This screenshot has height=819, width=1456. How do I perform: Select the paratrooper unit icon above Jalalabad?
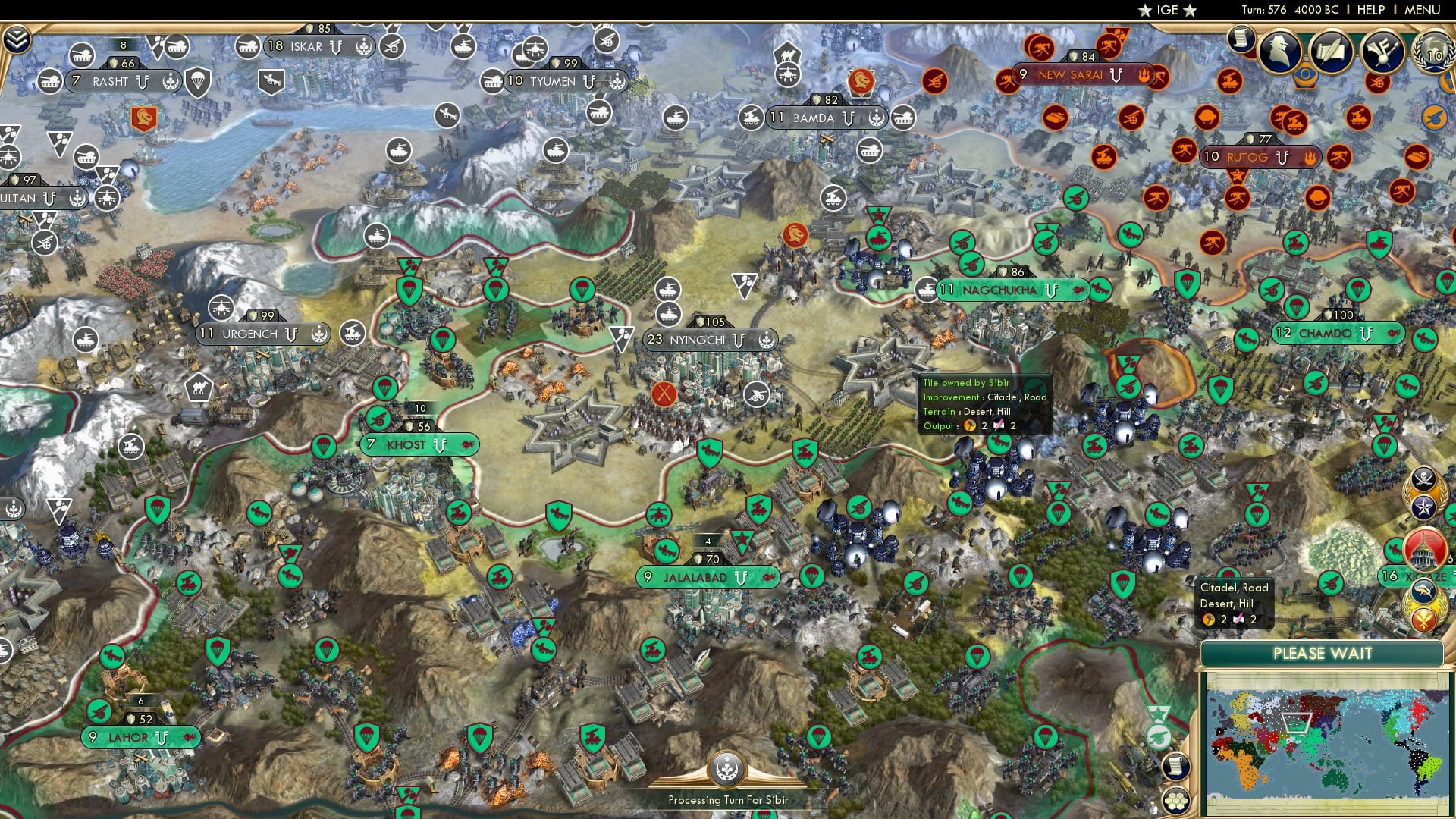coord(813,576)
